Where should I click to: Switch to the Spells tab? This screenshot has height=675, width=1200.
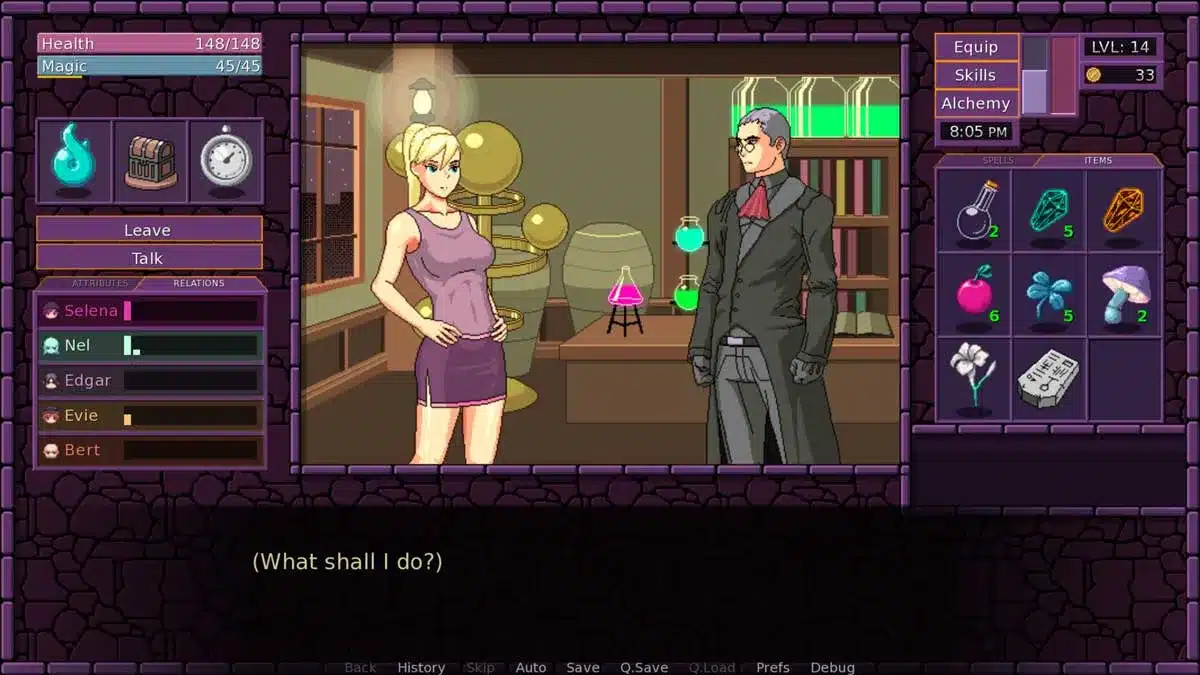click(x=997, y=160)
